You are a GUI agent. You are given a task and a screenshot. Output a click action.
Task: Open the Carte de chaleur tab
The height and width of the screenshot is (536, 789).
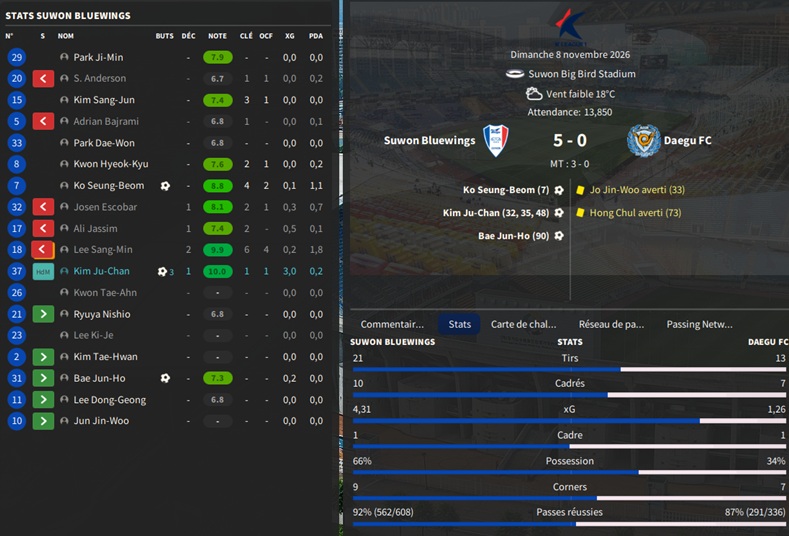tap(523, 324)
